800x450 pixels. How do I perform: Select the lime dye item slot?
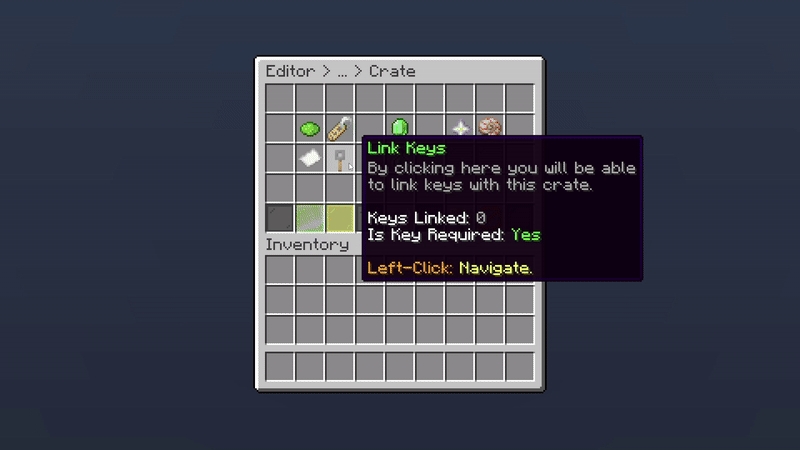[x=309, y=129]
